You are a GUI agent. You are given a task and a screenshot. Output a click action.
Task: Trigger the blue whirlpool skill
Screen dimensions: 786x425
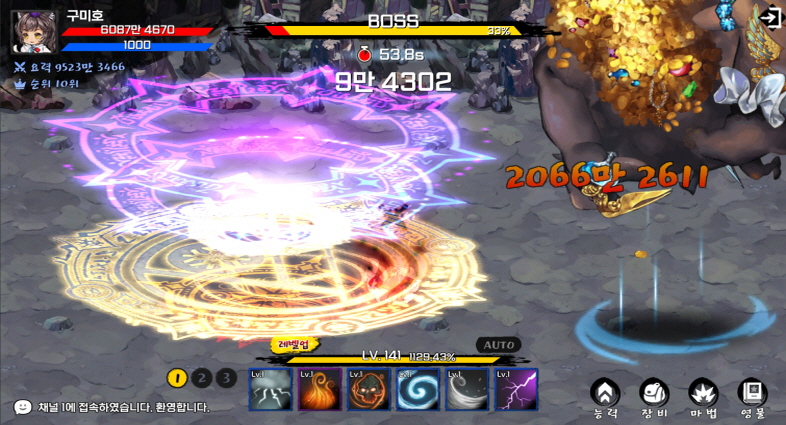click(x=418, y=389)
